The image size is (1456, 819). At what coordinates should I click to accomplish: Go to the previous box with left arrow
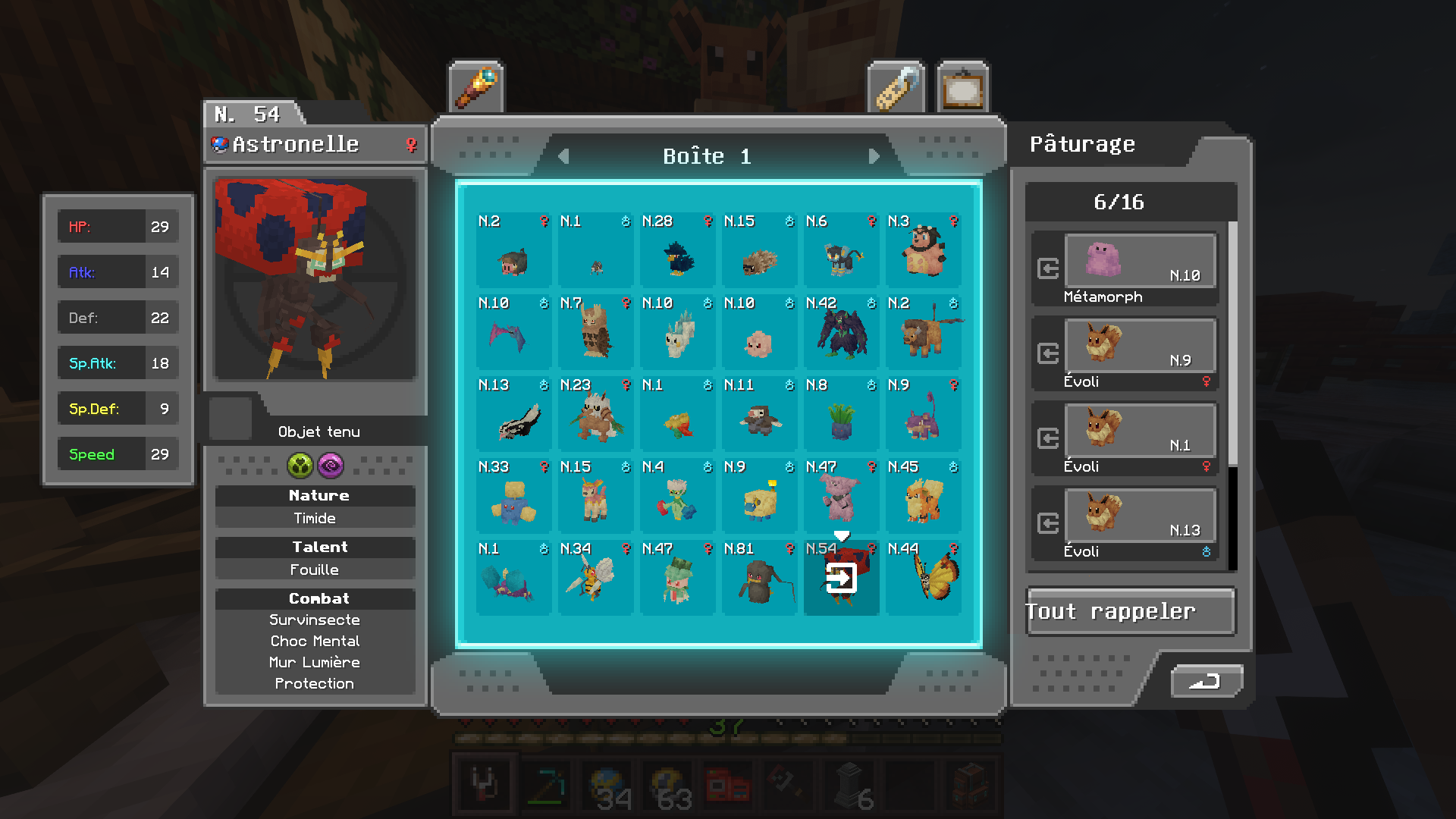tap(563, 156)
